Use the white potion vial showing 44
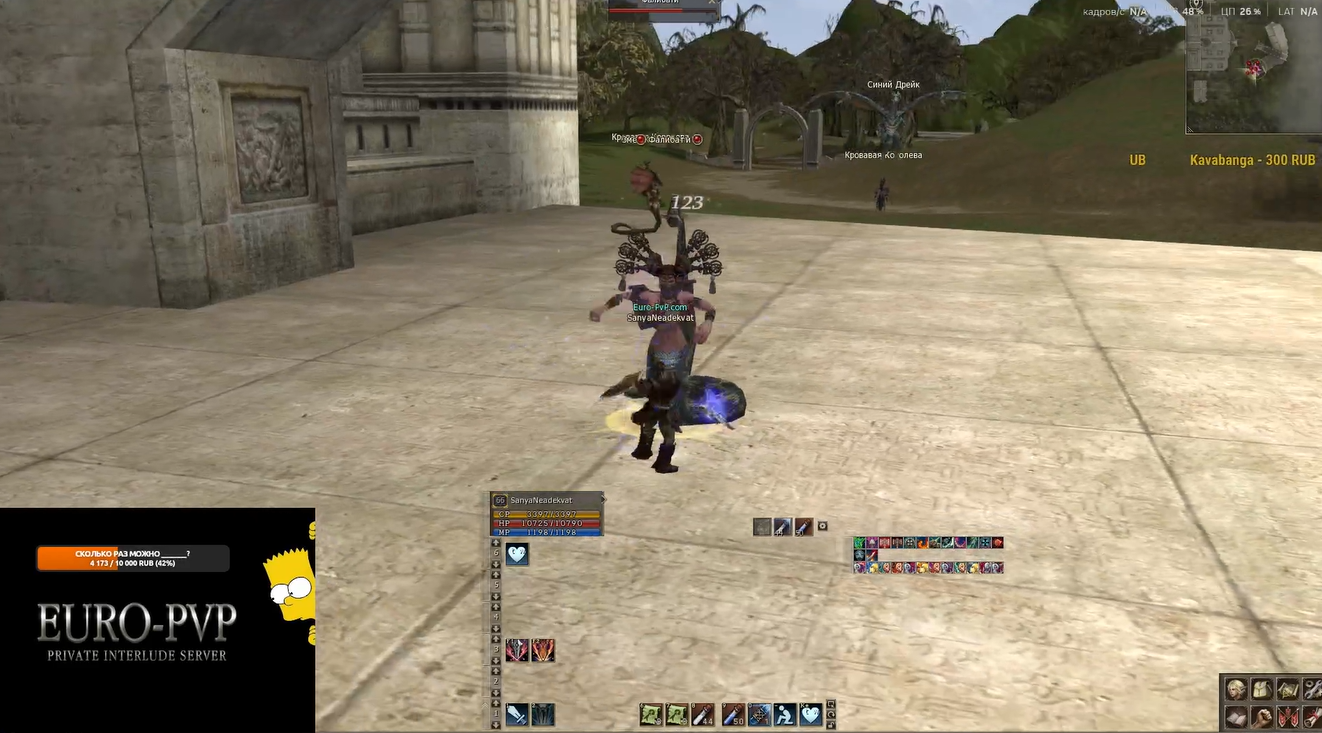1322x733 pixels. click(703, 714)
